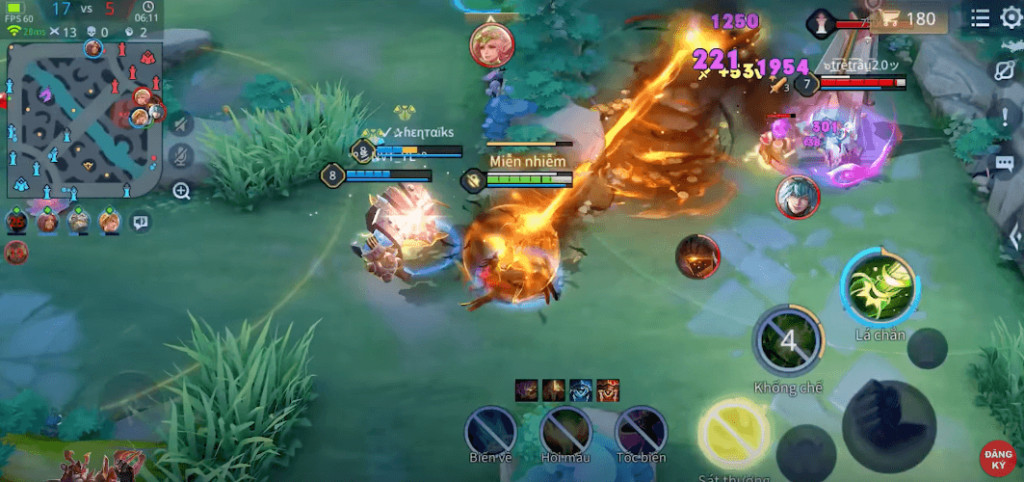Screen dimensions: 1024x482
Task: Use the Khống chế skill on cooldown
Action: (788, 342)
